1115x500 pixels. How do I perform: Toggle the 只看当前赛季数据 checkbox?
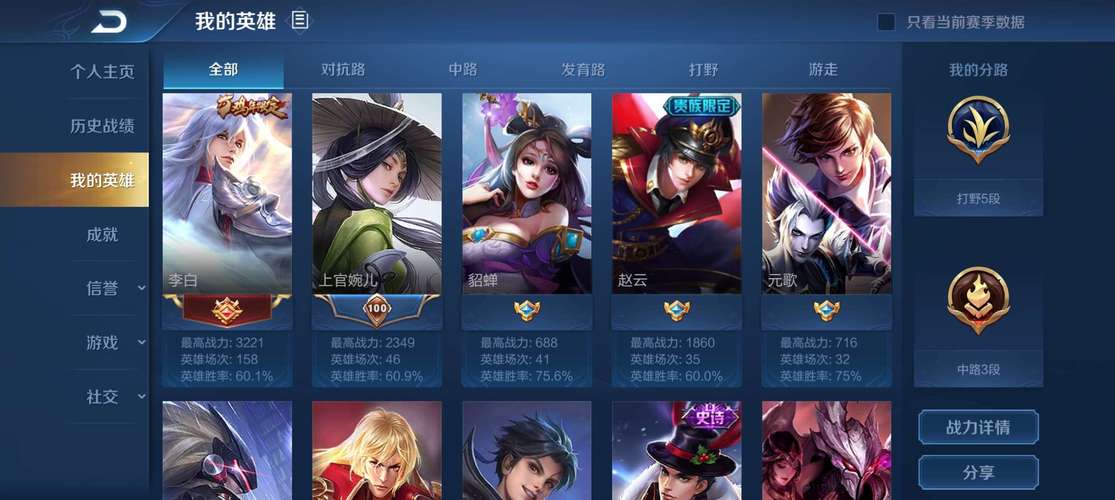(x=886, y=22)
